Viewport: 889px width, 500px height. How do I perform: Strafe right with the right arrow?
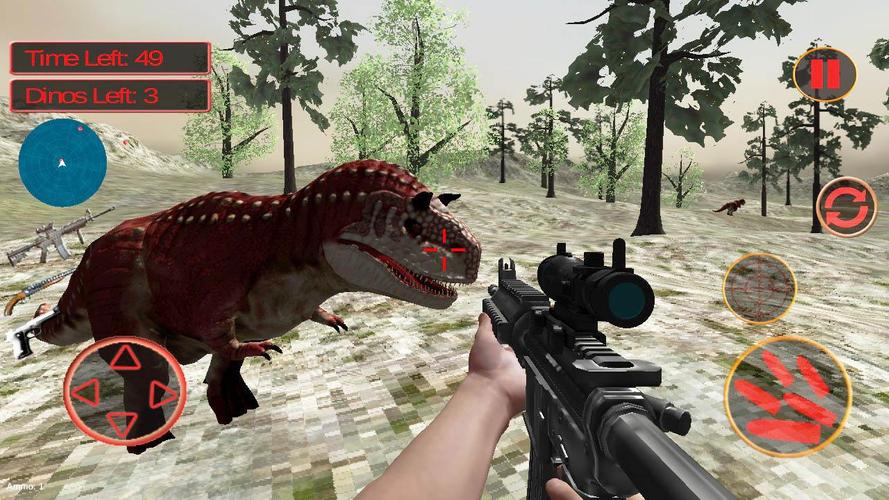pos(162,393)
